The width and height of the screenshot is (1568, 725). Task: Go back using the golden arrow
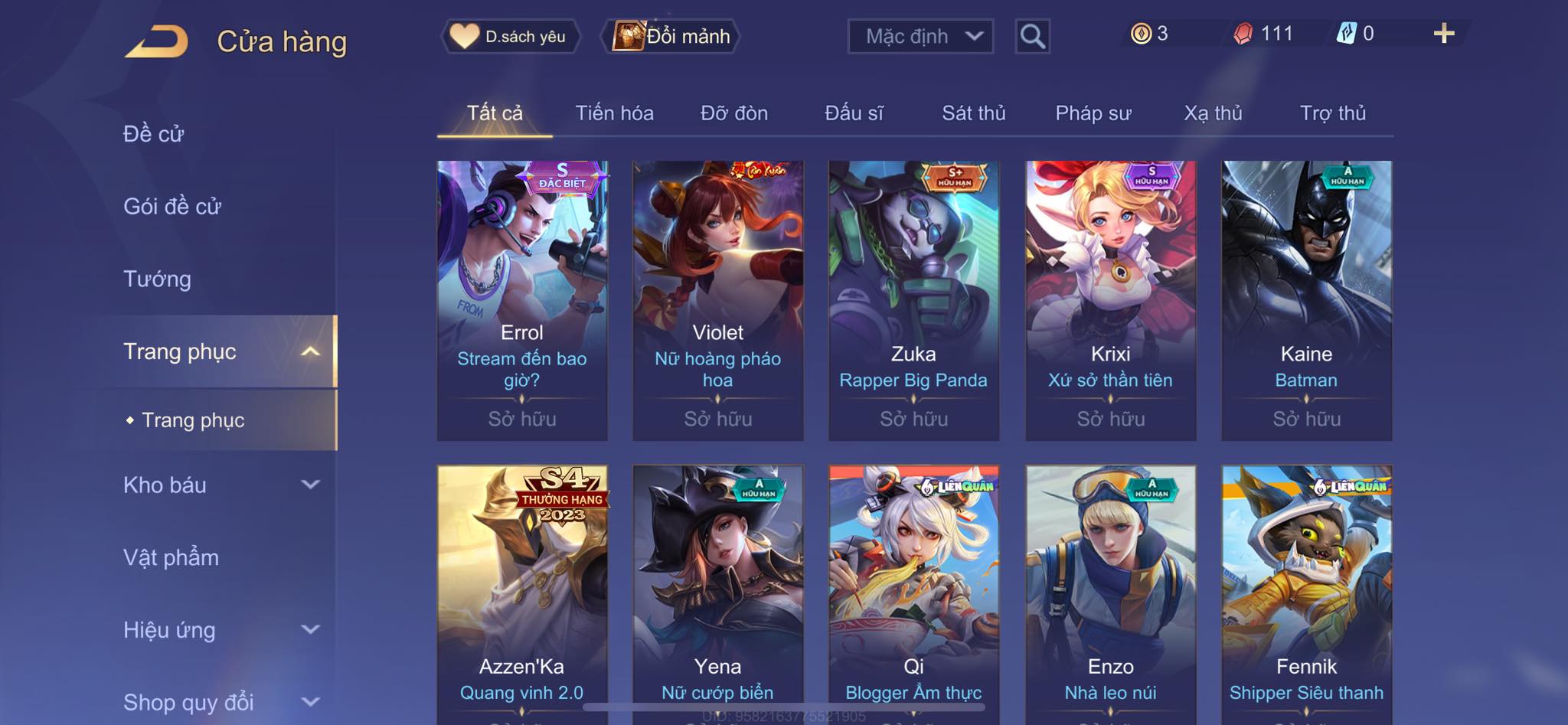coord(157,41)
